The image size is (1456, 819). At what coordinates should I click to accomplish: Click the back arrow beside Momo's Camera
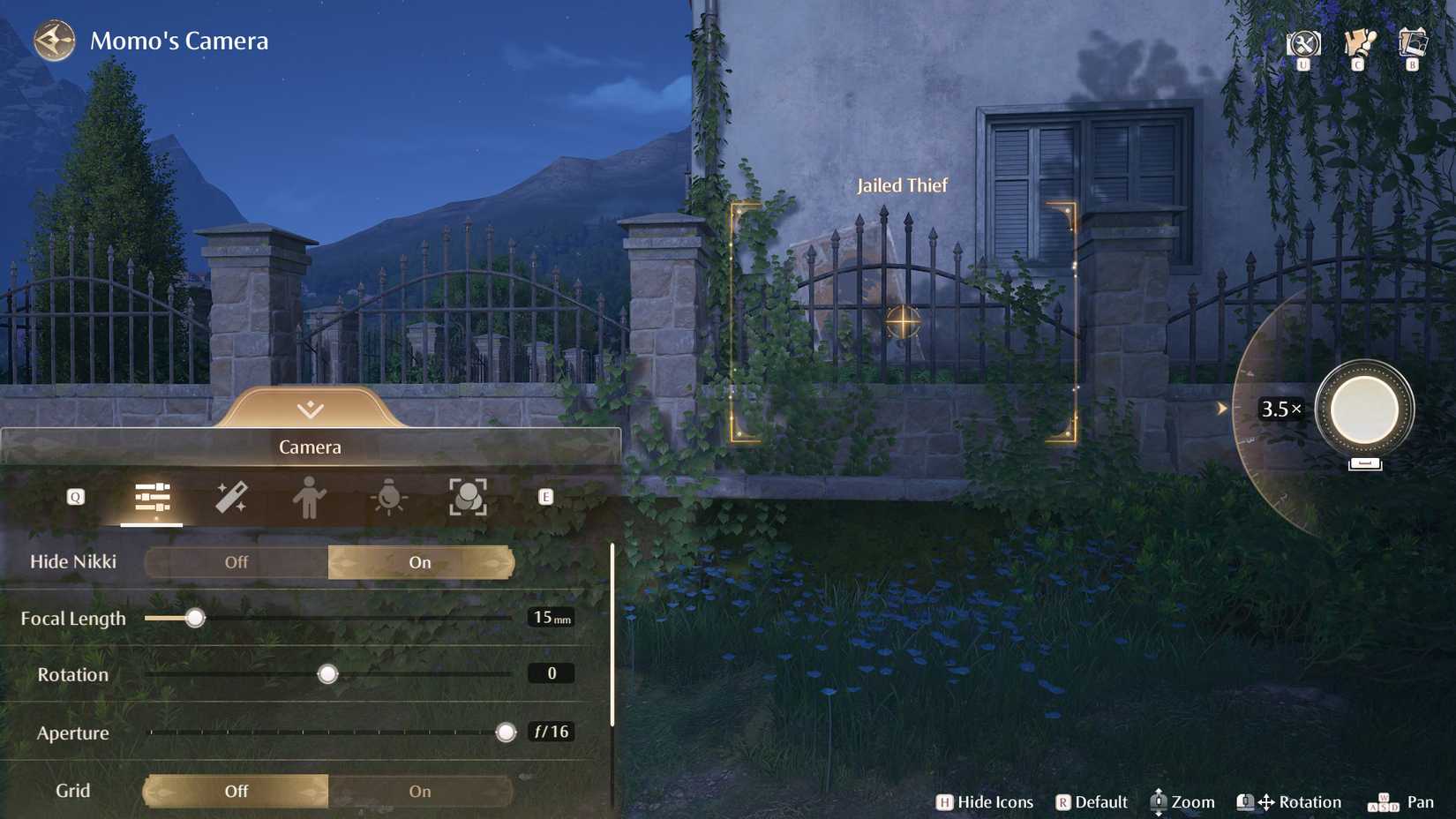55,41
